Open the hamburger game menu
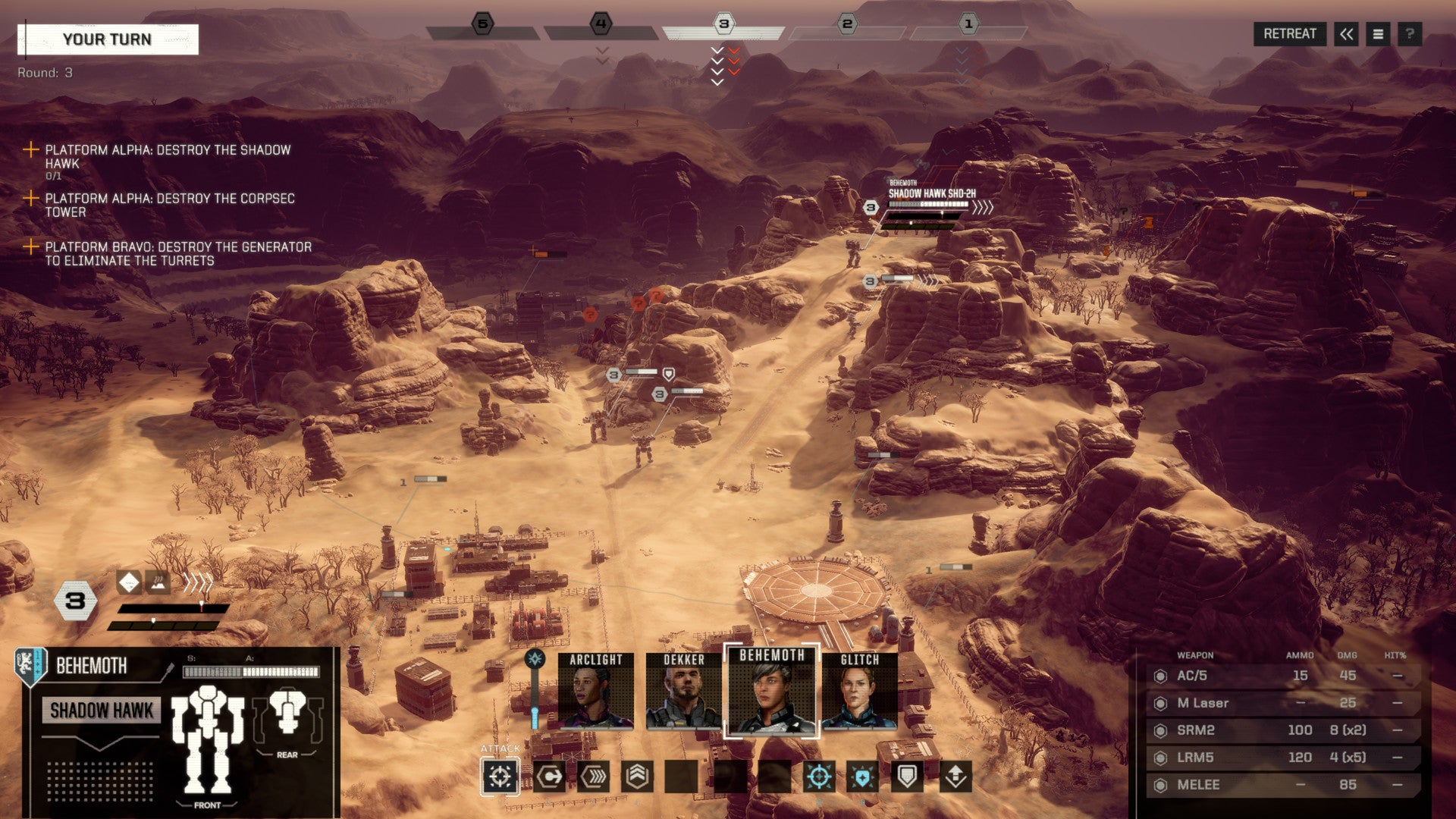 pyautogui.click(x=1379, y=33)
